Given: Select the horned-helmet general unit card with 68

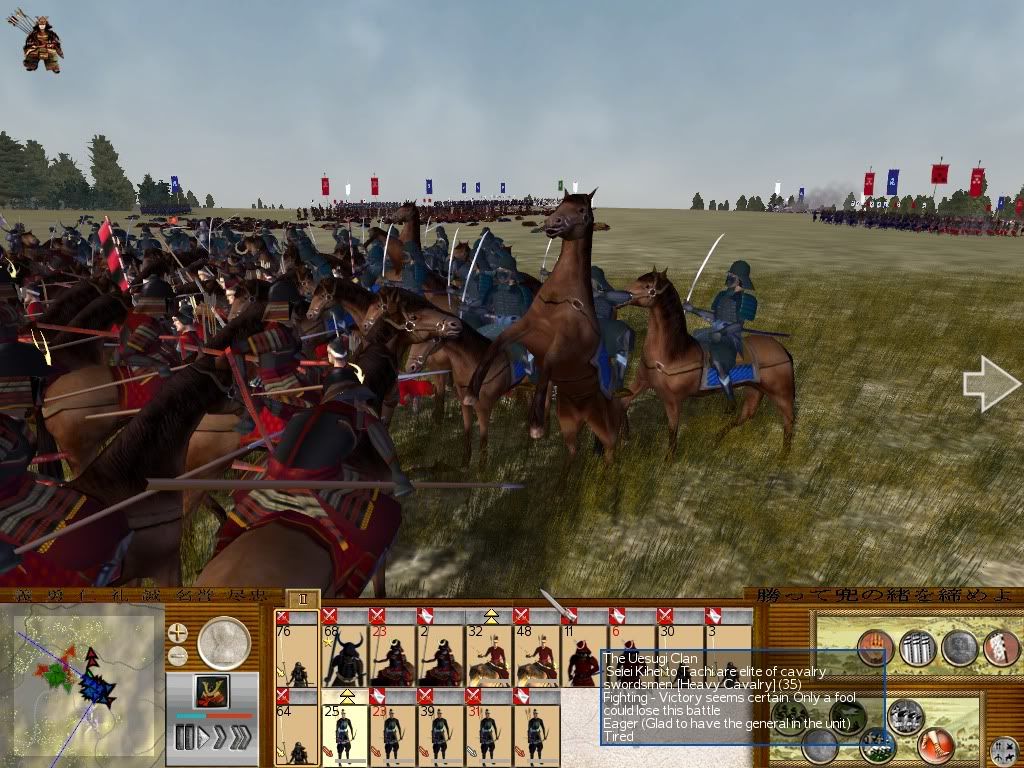Looking at the screenshot, I should [x=345, y=653].
